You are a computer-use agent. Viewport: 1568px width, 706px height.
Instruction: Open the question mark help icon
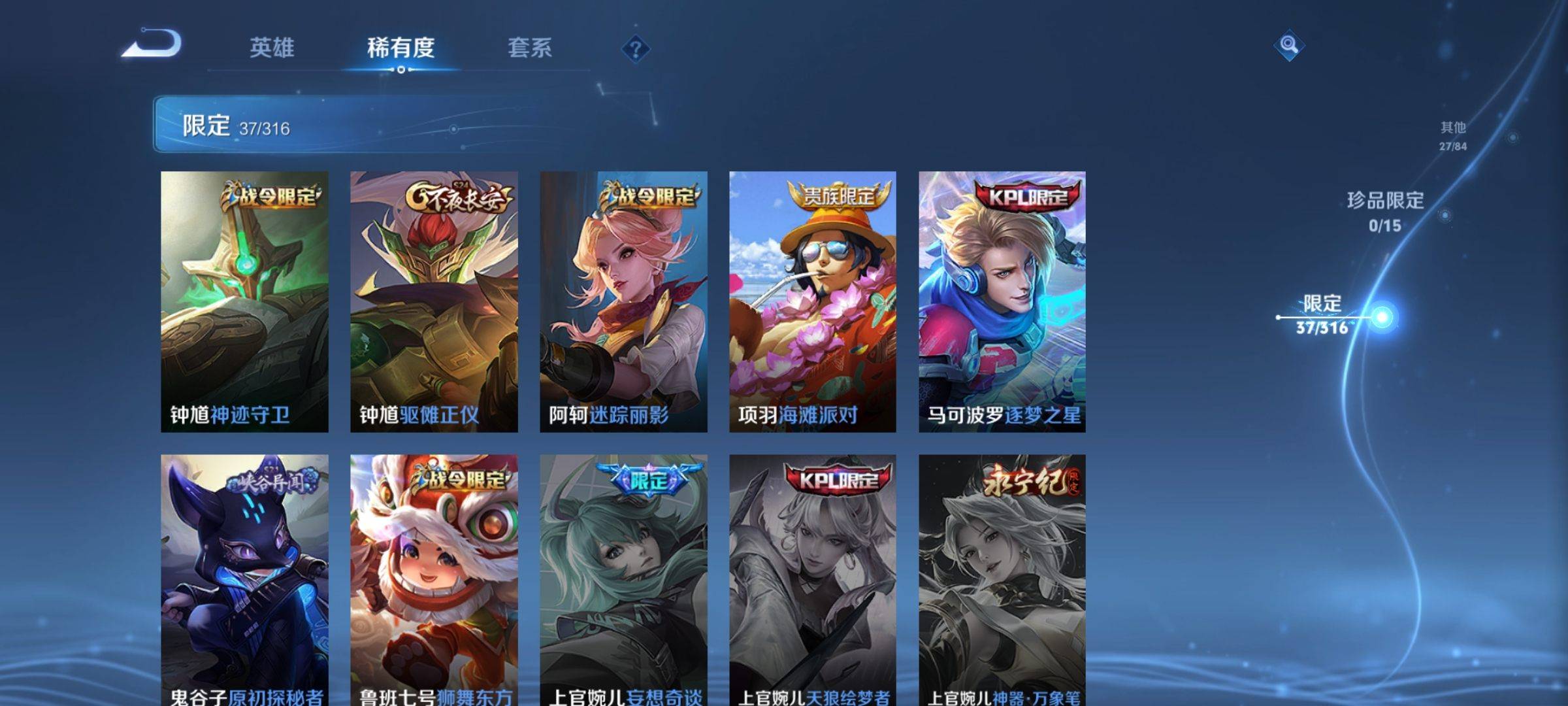click(635, 49)
